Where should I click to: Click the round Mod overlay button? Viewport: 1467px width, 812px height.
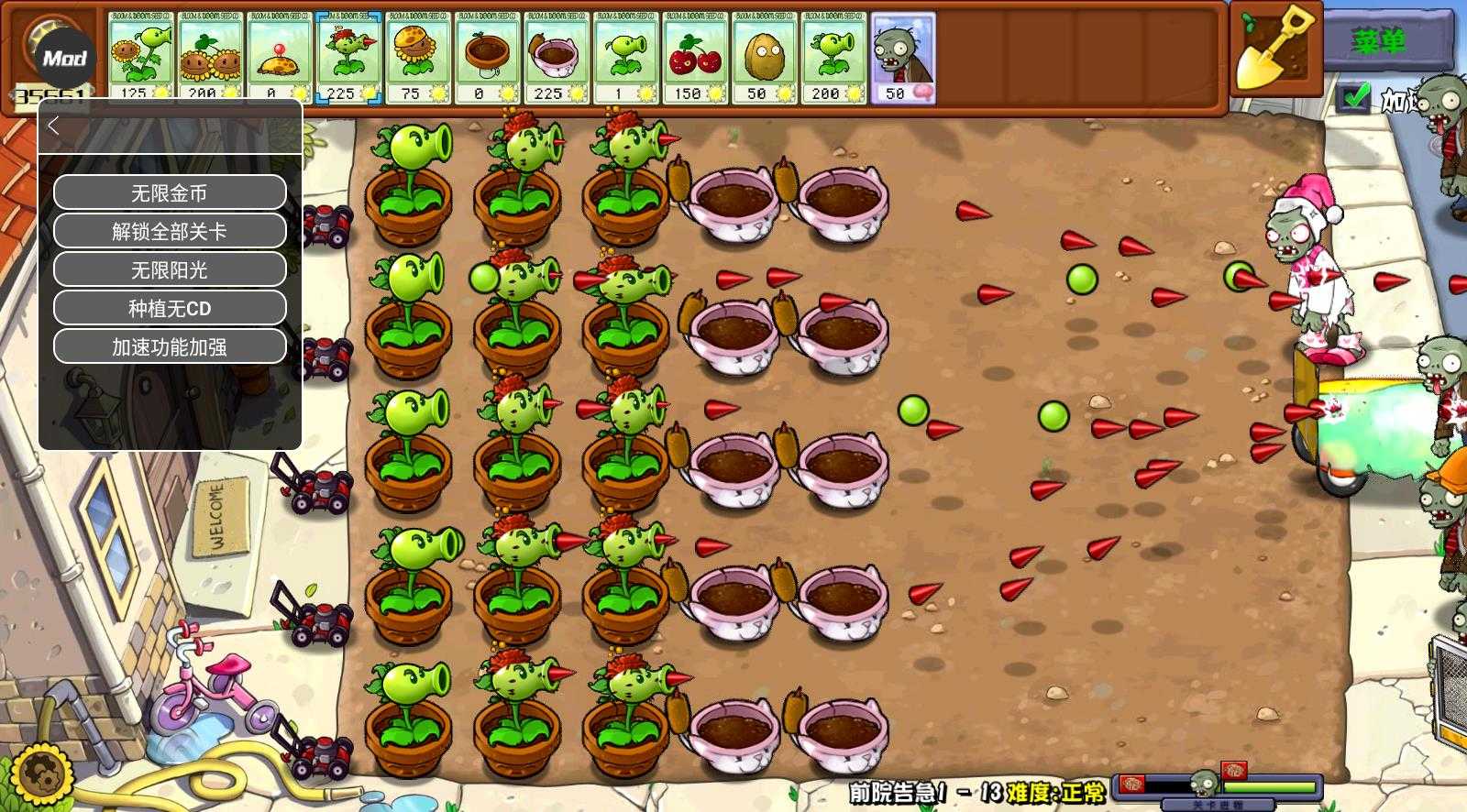coord(64,59)
